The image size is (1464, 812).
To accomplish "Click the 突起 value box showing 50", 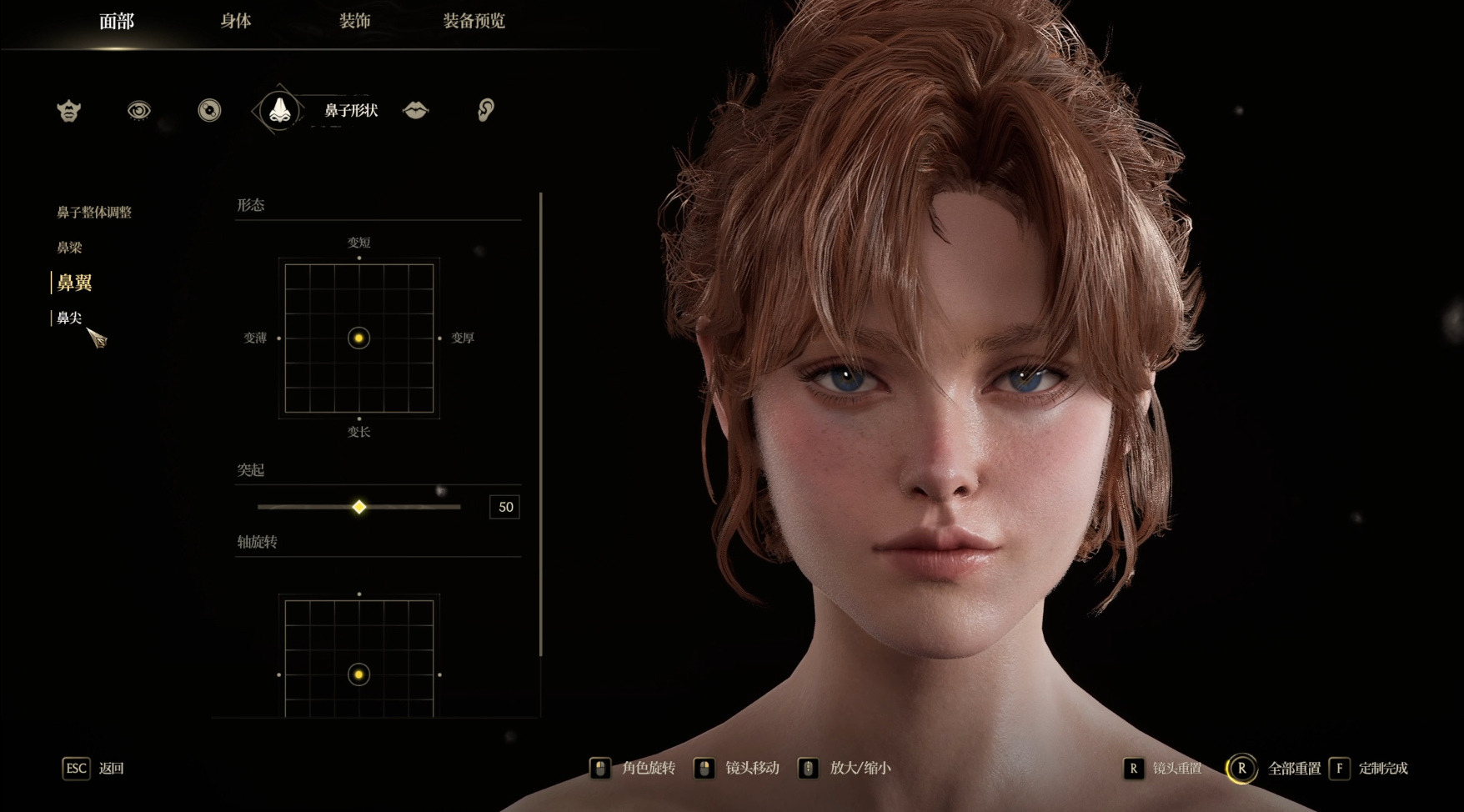I will (x=504, y=507).
